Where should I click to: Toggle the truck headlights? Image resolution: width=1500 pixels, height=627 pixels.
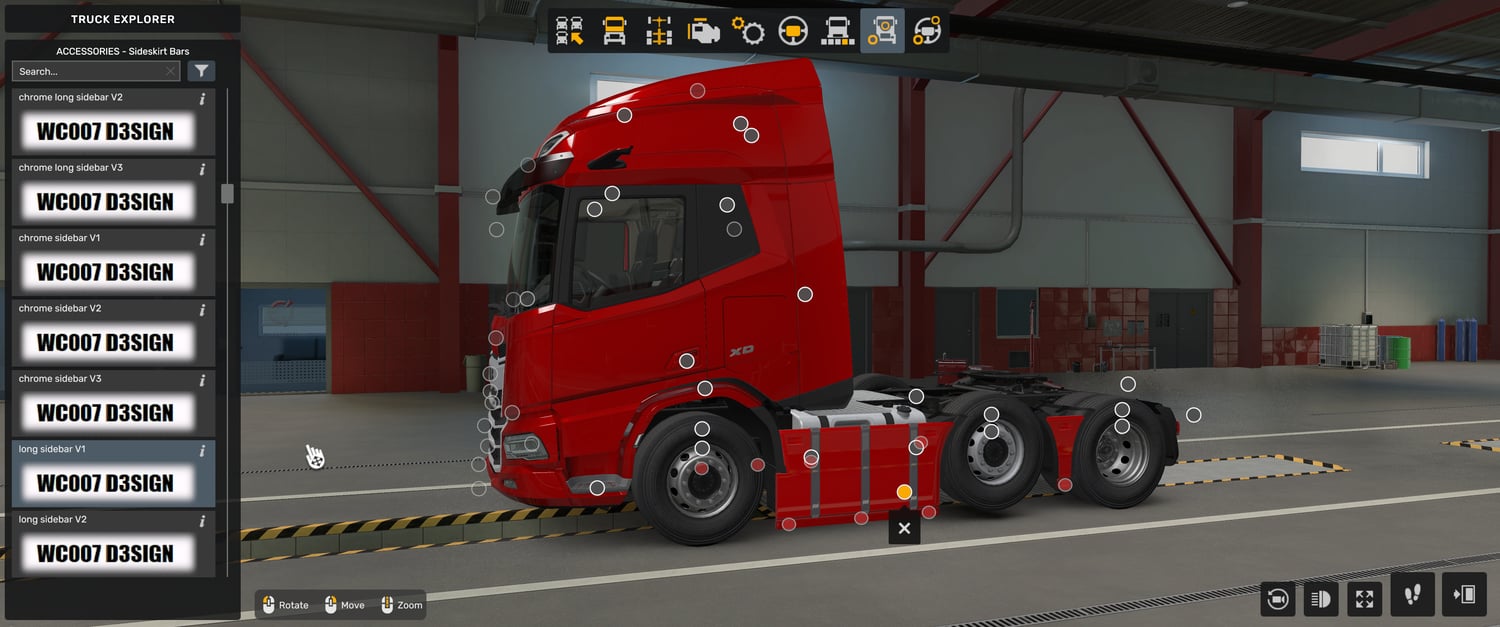click(x=1321, y=599)
